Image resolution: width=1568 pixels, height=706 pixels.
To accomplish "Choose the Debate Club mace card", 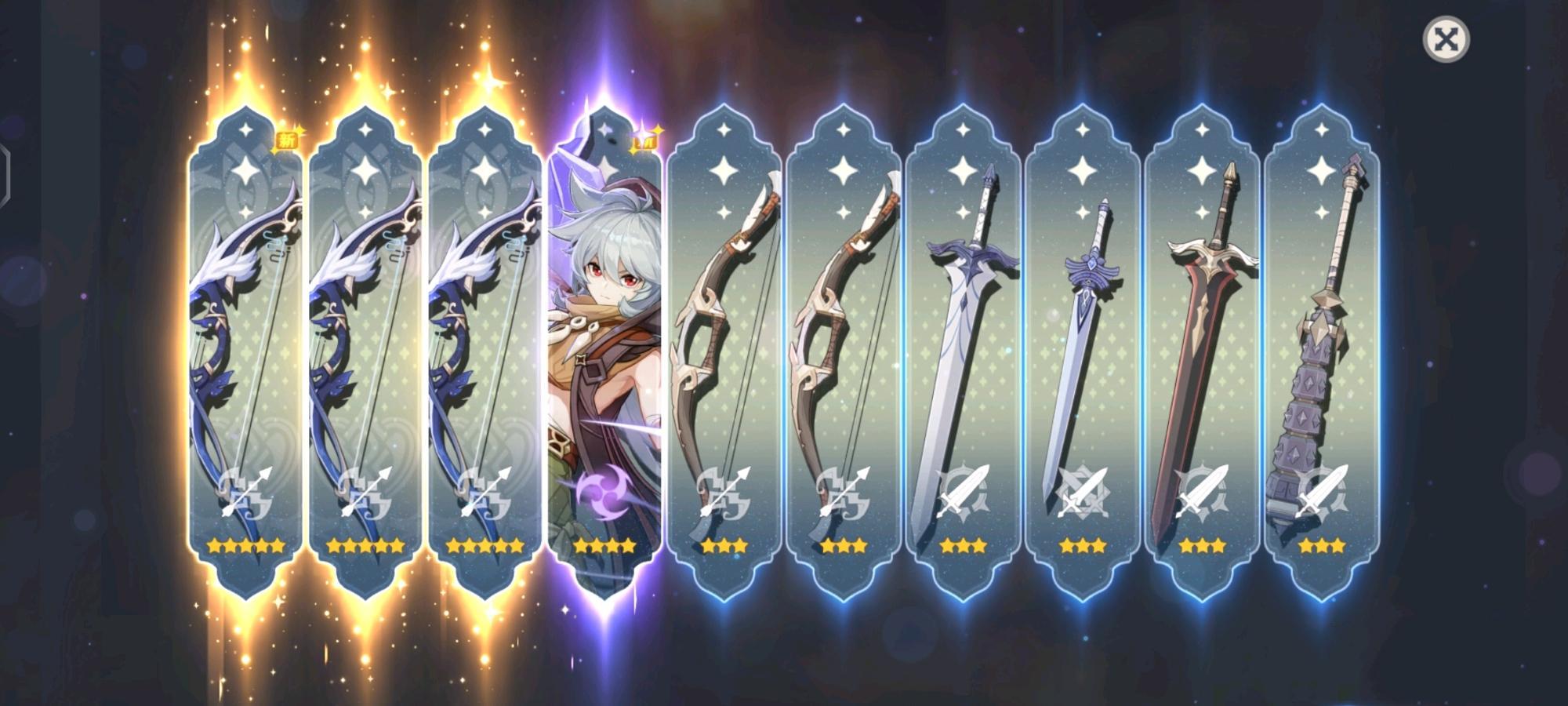I will [1322, 353].
